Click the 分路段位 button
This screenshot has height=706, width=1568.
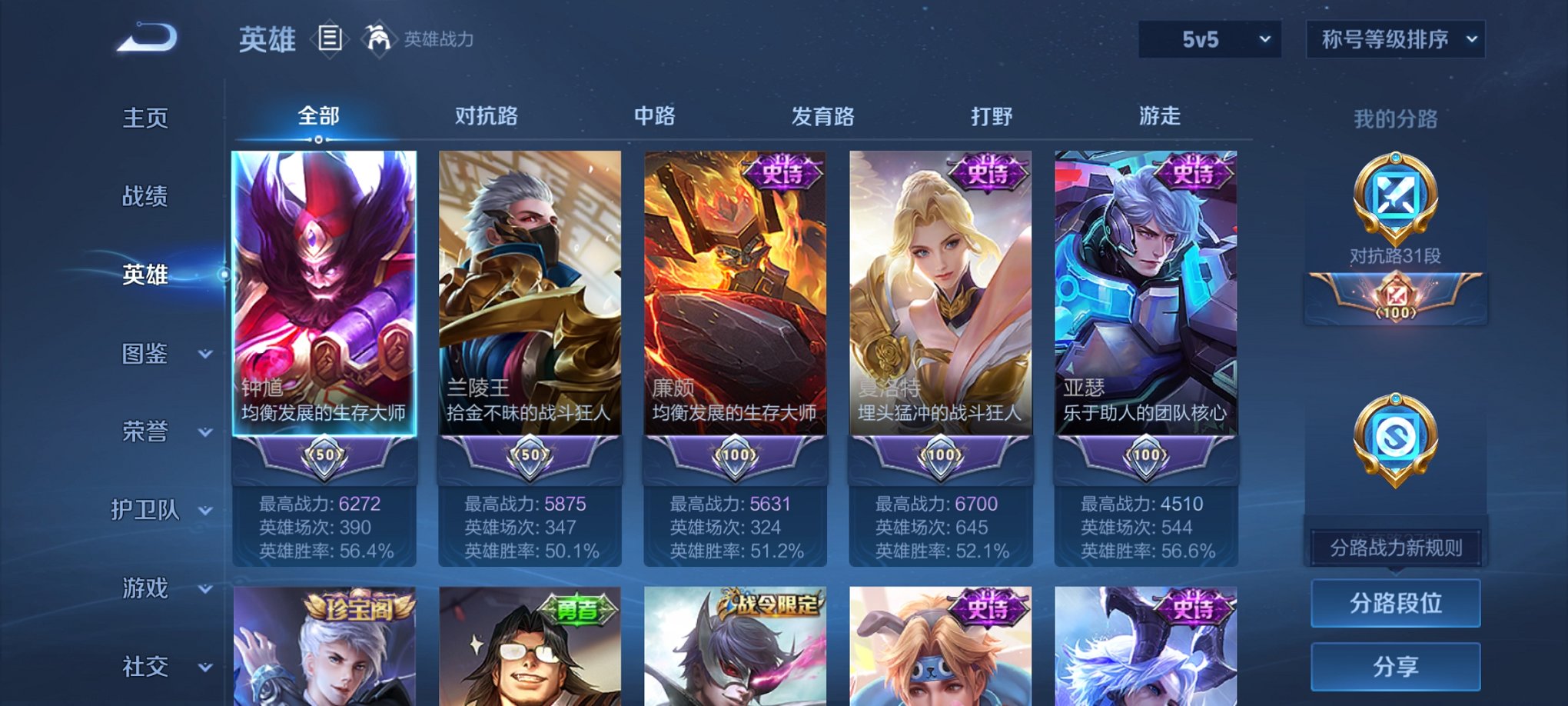tap(1396, 602)
